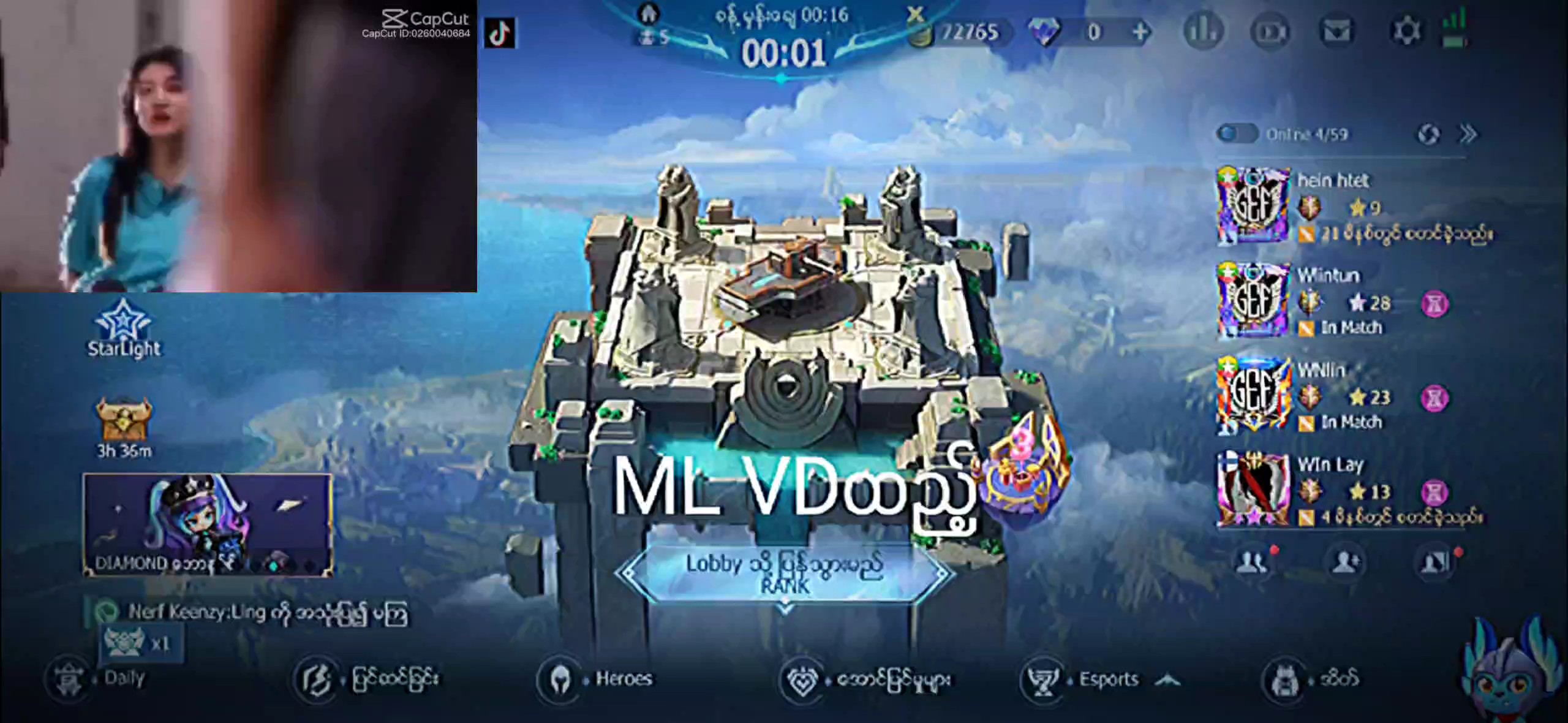Screen dimensions: 1568x723
Task: Open the Daily tasks menu
Action: (x=98, y=678)
